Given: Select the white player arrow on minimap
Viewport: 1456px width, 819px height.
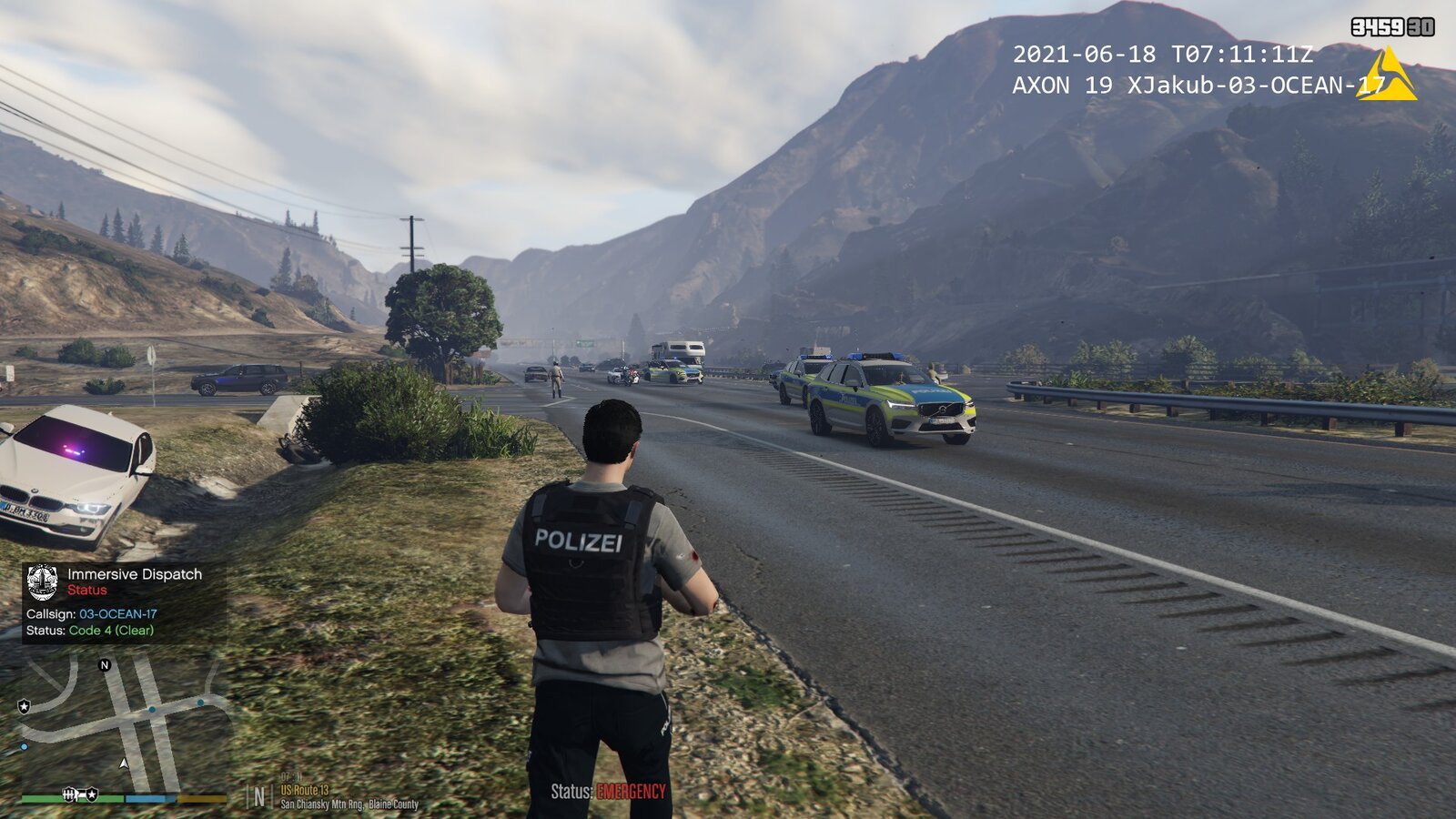Looking at the screenshot, I should (124, 763).
